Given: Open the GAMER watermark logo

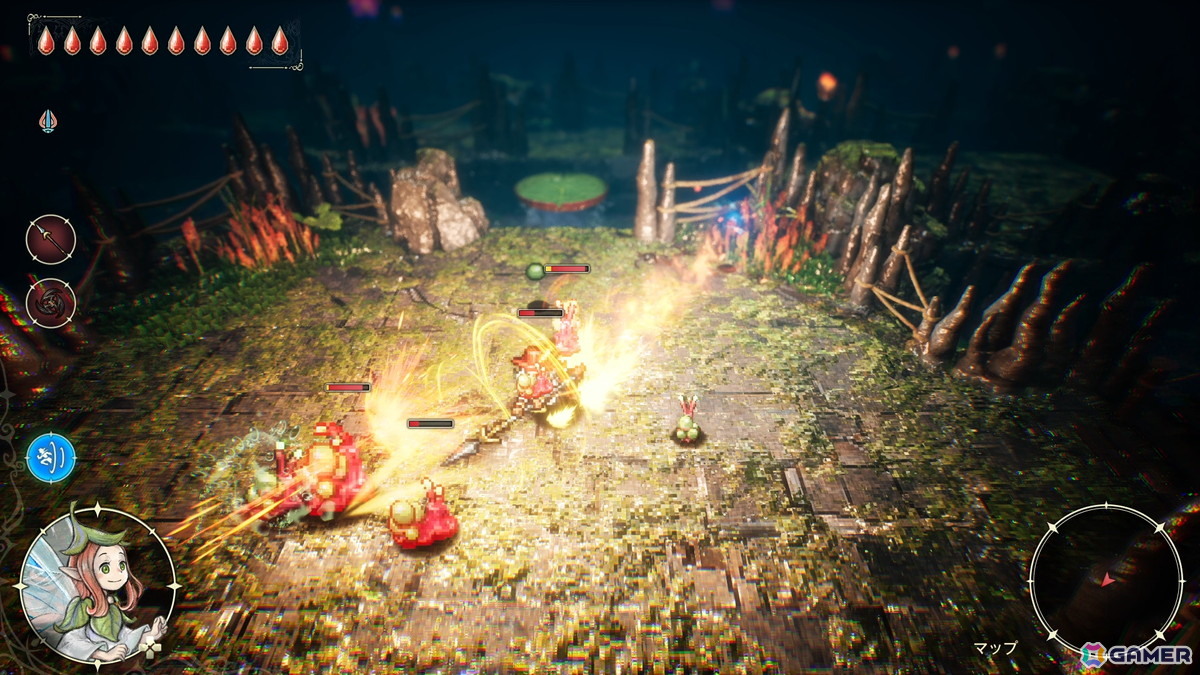Looking at the screenshot, I should (x=1136, y=654).
